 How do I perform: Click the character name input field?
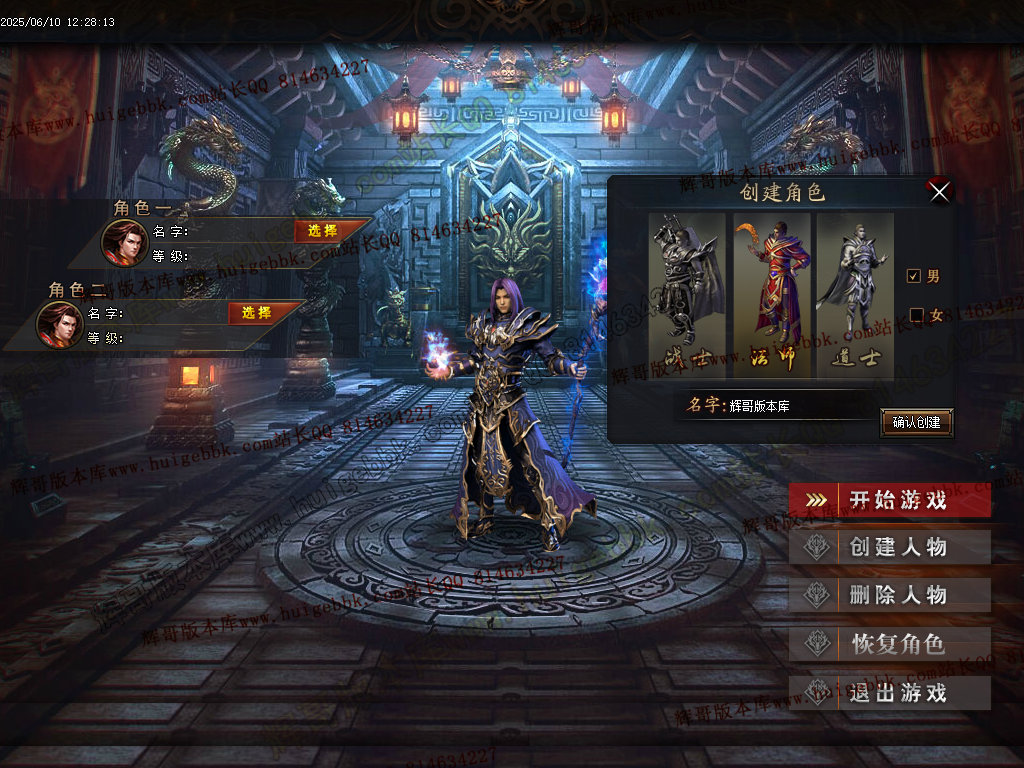click(798, 406)
